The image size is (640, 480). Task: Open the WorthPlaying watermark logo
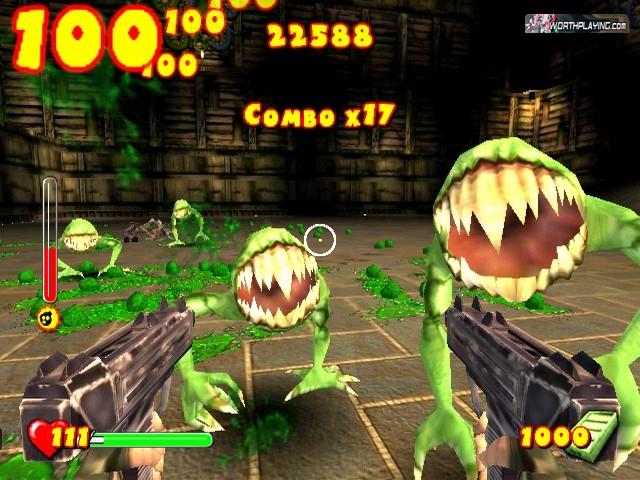pos(578,22)
